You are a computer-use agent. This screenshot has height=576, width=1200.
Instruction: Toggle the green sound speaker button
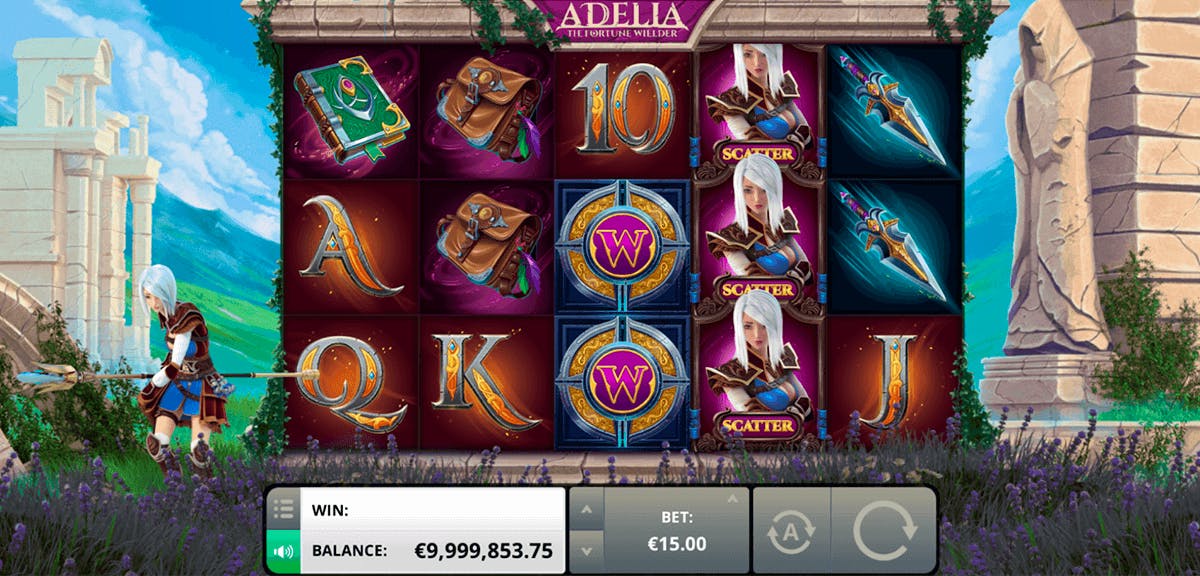click(282, 550)
